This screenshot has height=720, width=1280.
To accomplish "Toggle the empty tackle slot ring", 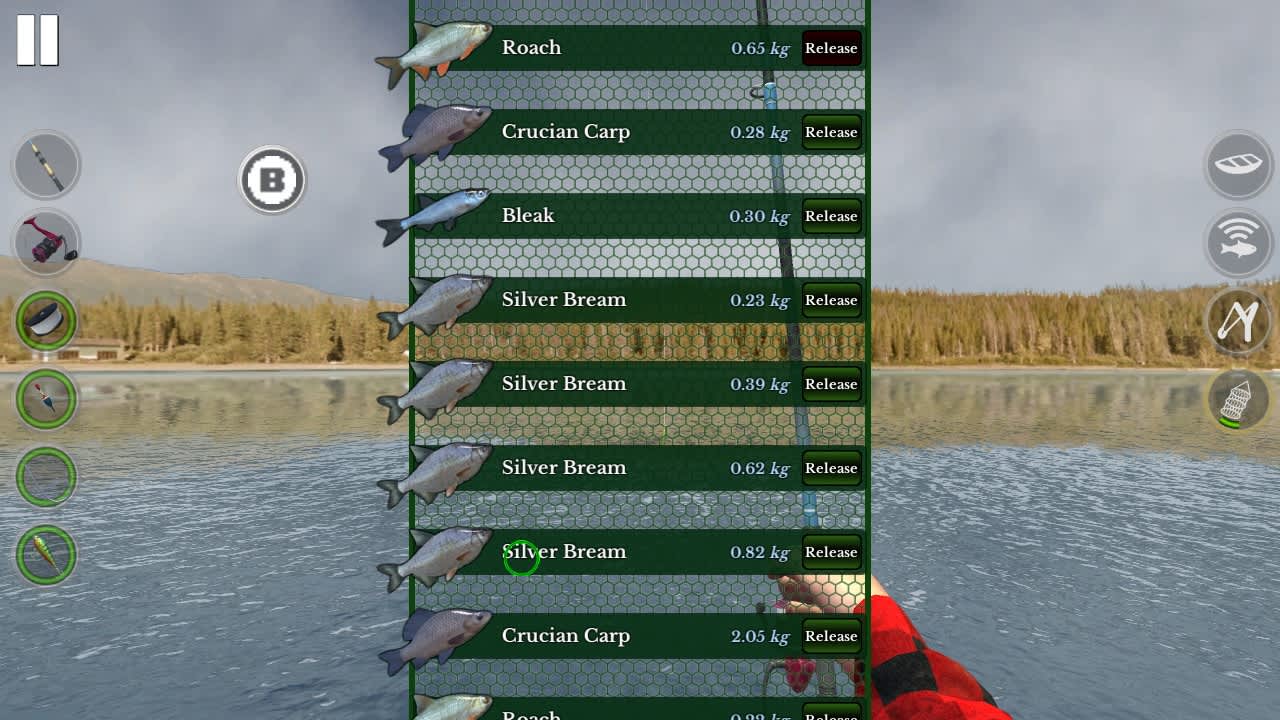I will (x=45, y=477).
